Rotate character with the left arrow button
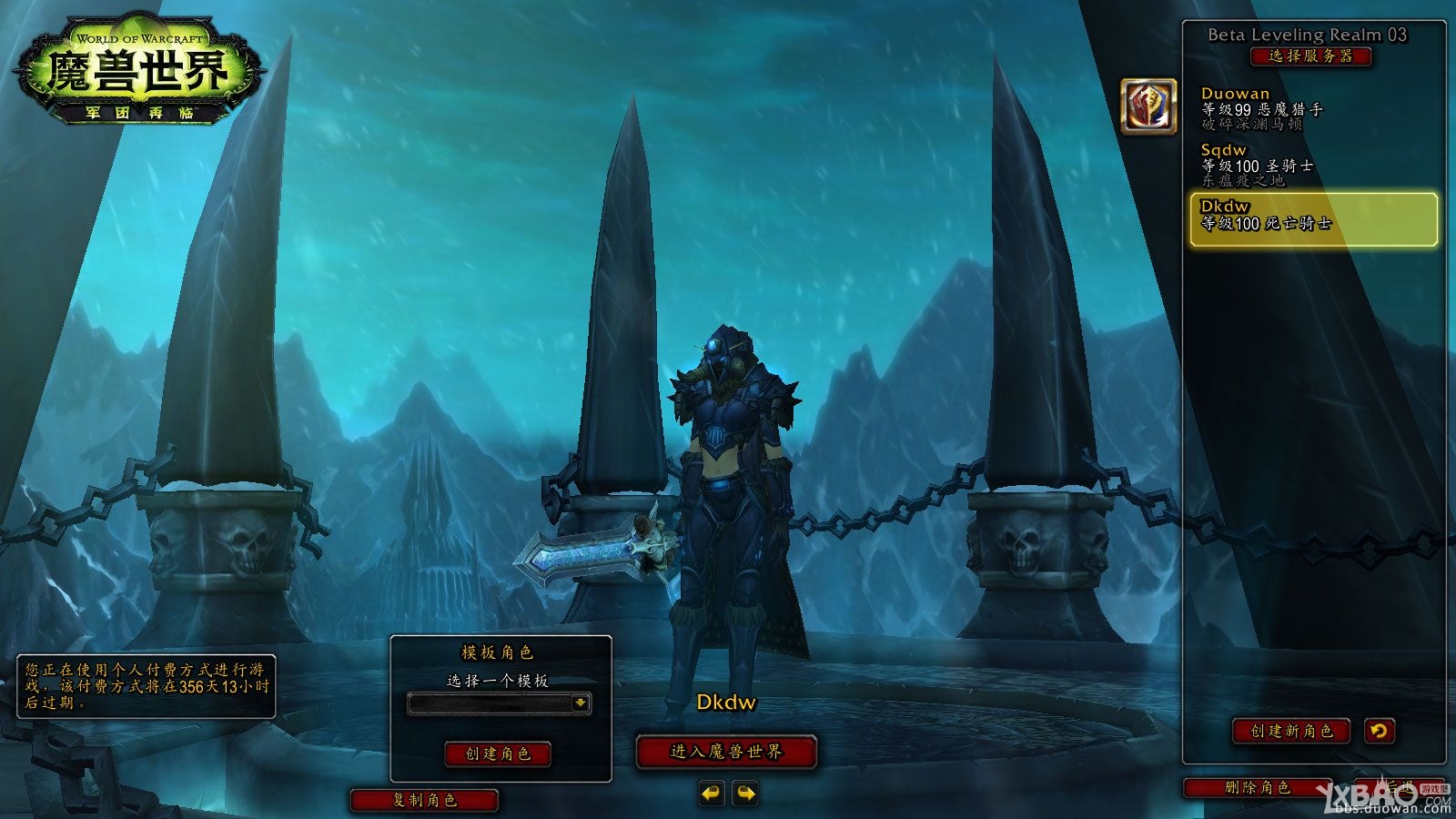Viewport: 1456px width, 819px height. (x=711, y=794)
